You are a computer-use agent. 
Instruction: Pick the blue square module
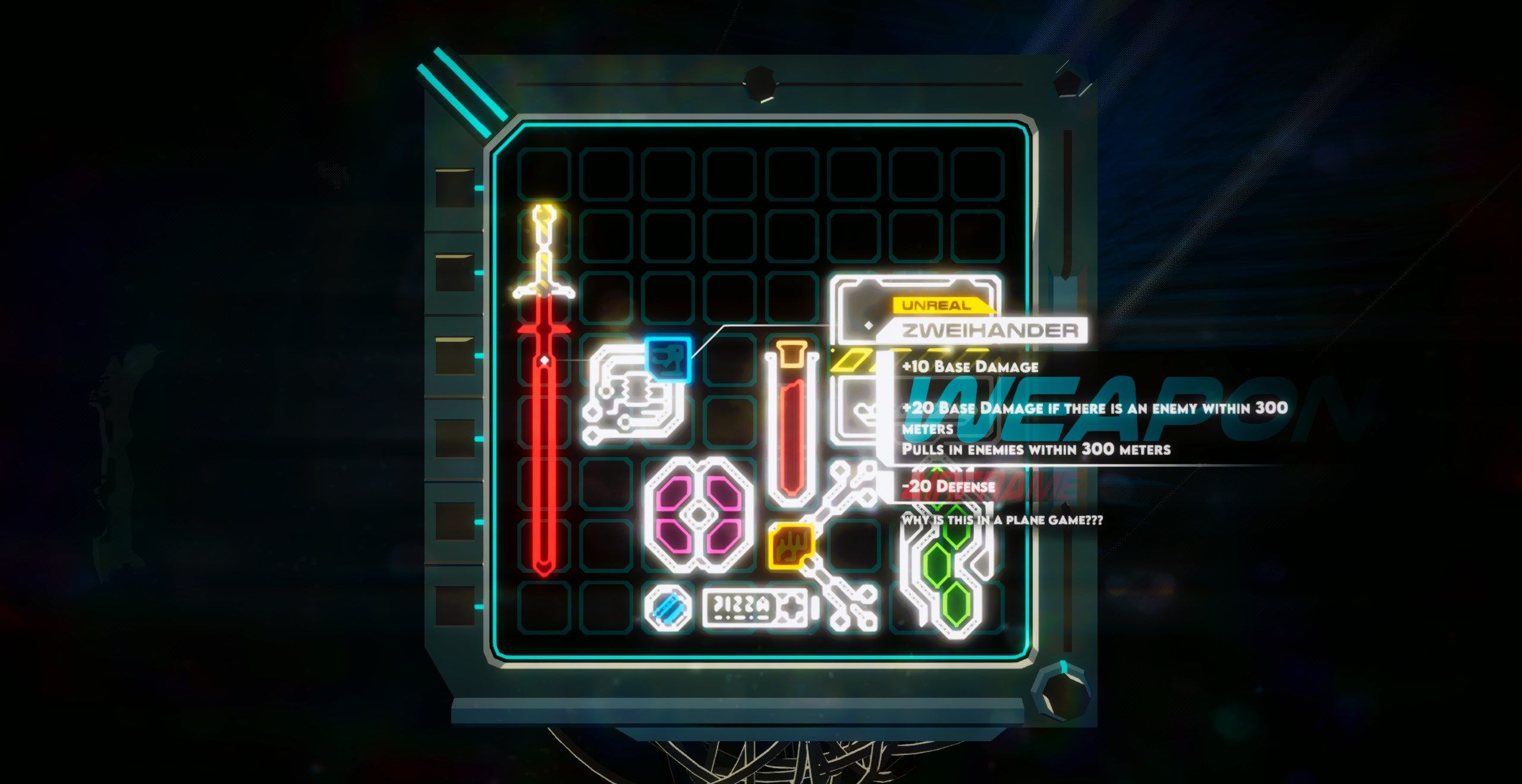pos(668,359)
